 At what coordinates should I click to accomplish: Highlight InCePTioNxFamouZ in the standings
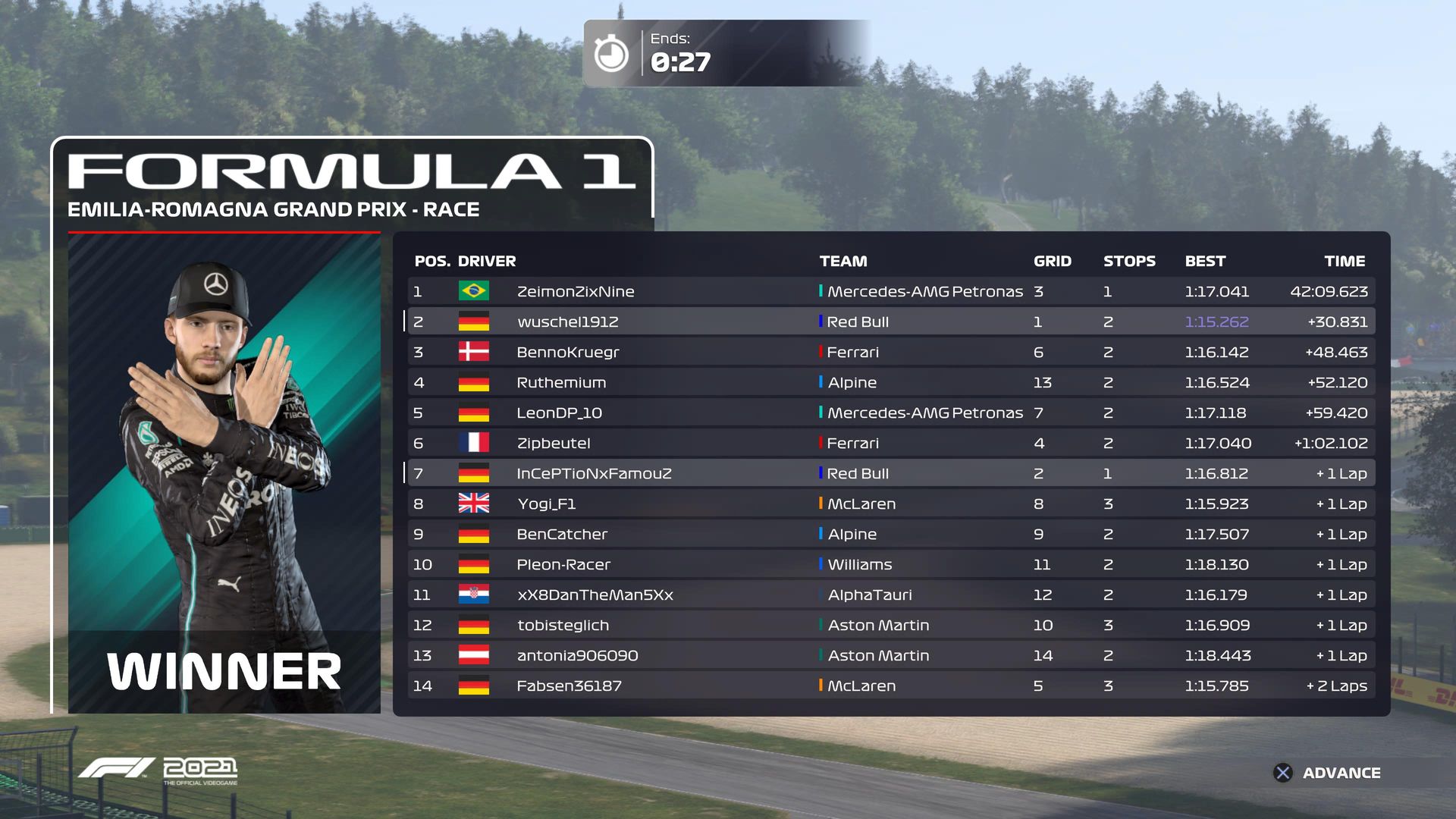pos(594,473)
